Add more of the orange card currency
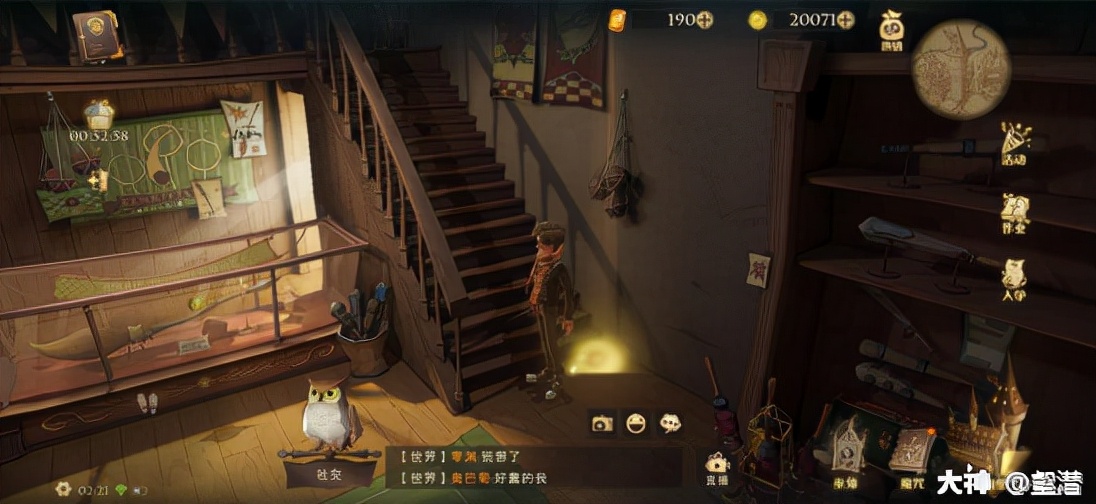This screenshot has width=1096, height=504. 704,19
